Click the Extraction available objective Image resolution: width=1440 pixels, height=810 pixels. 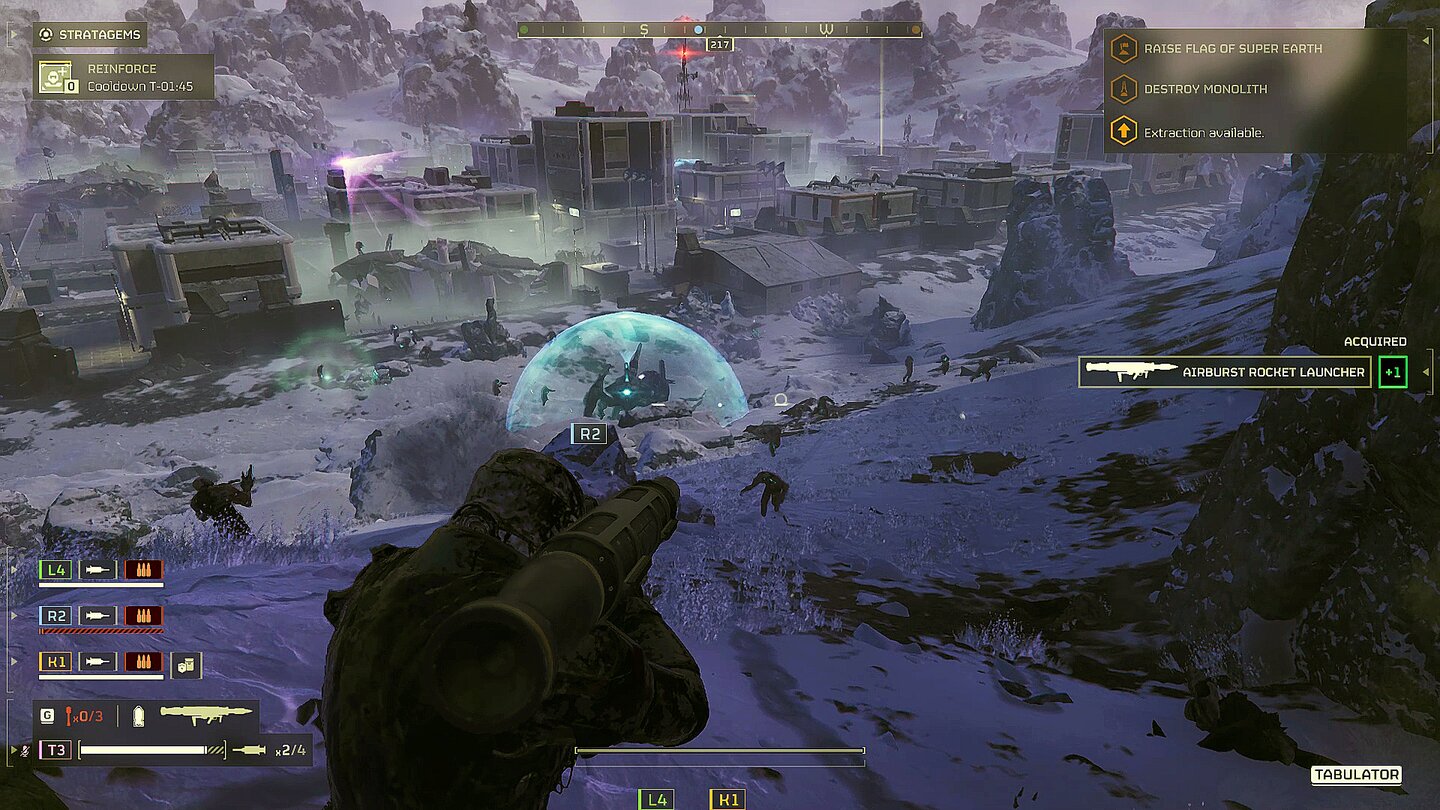1203,132
